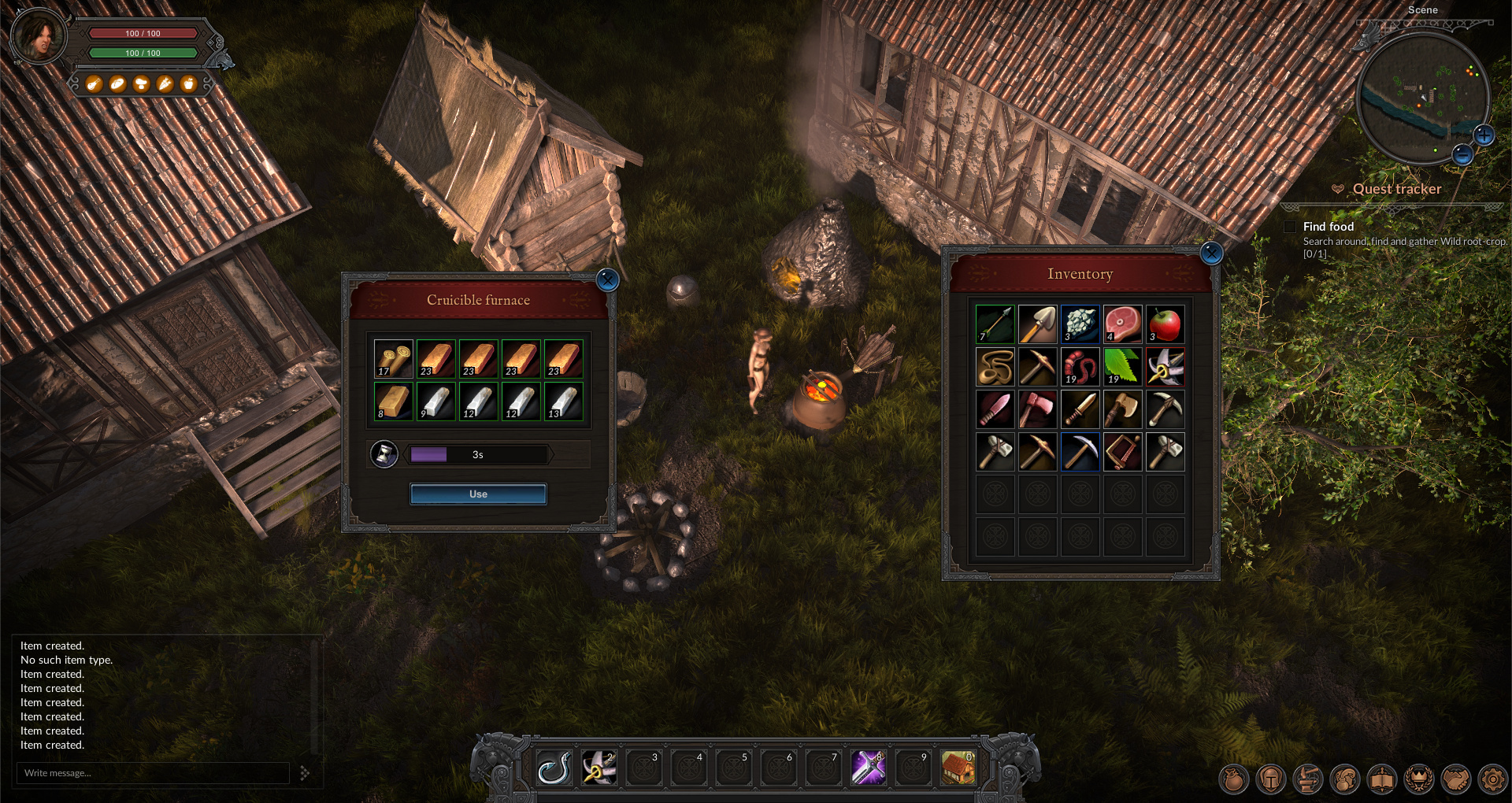Open the house building hotbar slot
Image resolution: width=1512 pixels, height=803 pixels.
[958, 768]
